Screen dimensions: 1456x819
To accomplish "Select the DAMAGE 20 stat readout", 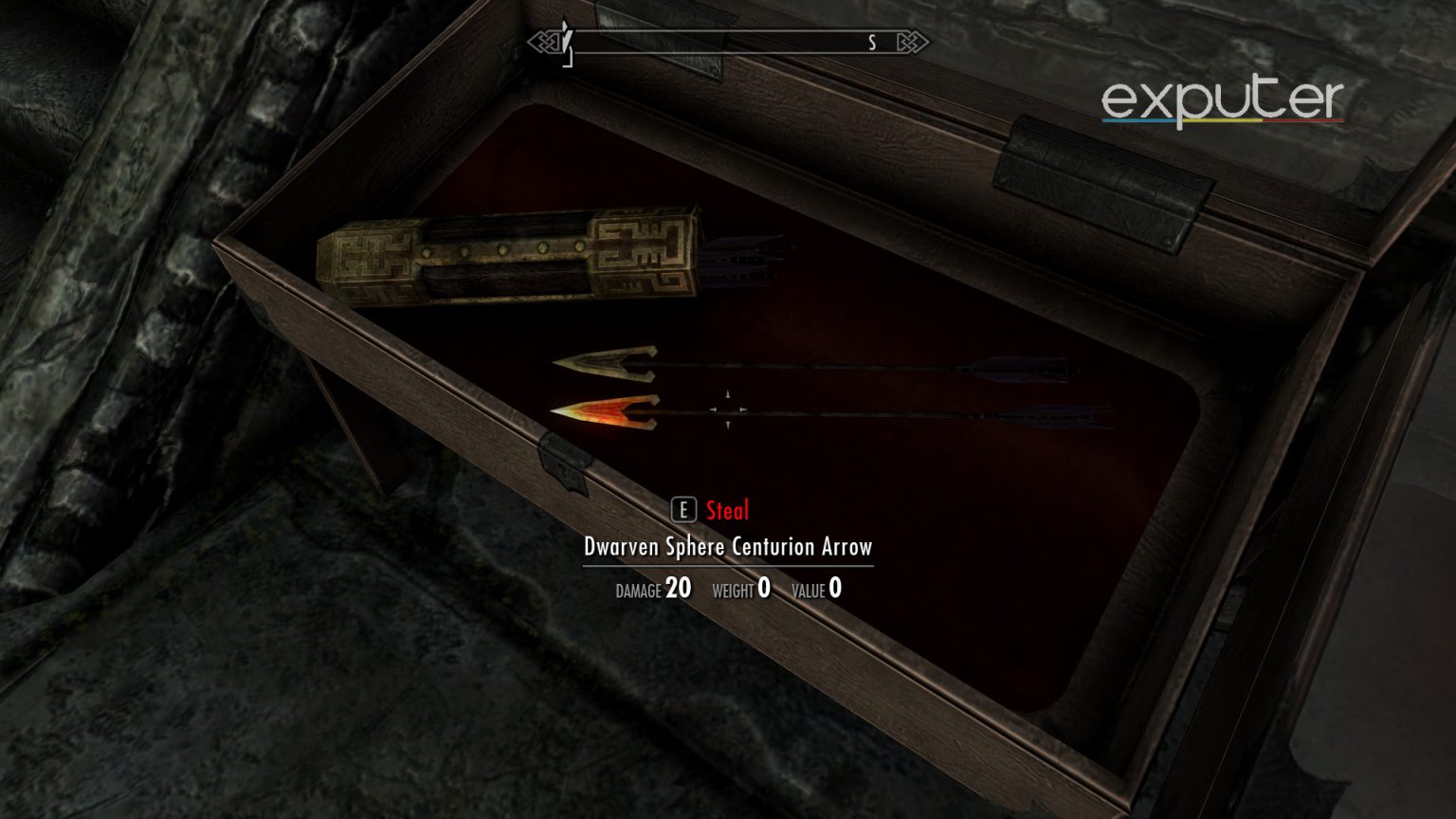I will [x=651, y=590].
